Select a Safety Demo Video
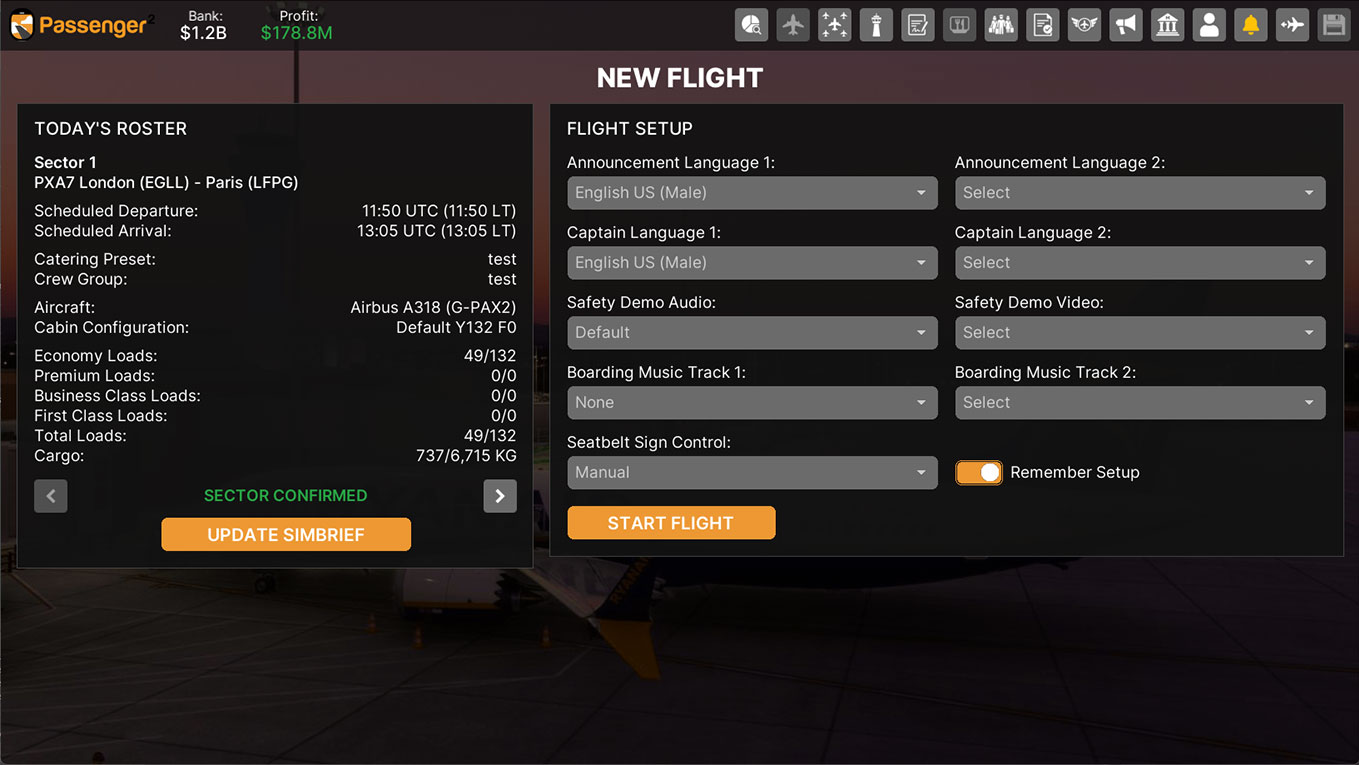The height and width of the screenshot is (765, 1359). tap(1140, 333)
